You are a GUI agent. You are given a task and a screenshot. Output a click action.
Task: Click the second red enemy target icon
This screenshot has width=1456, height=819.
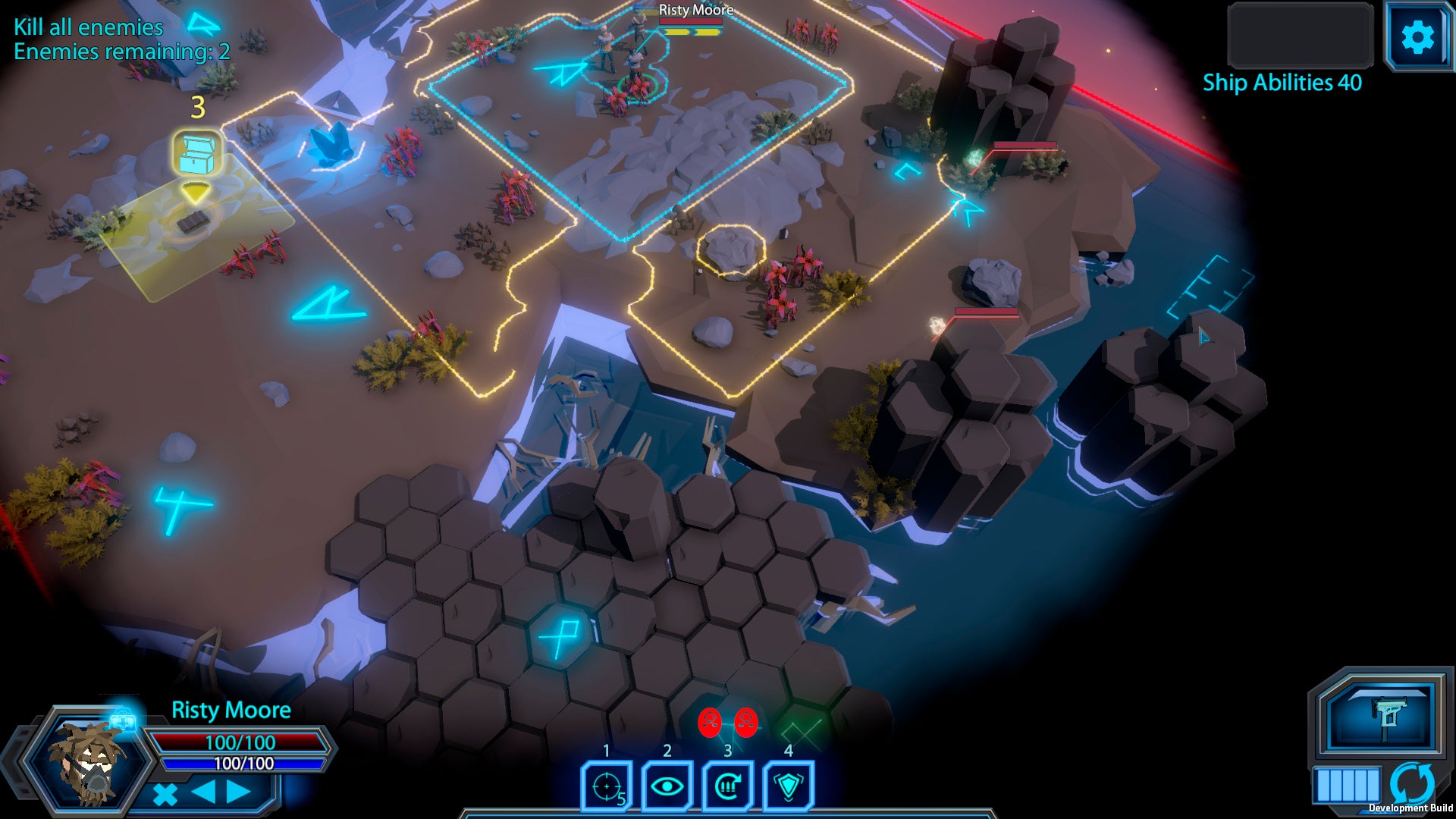[x=746, y=723]
